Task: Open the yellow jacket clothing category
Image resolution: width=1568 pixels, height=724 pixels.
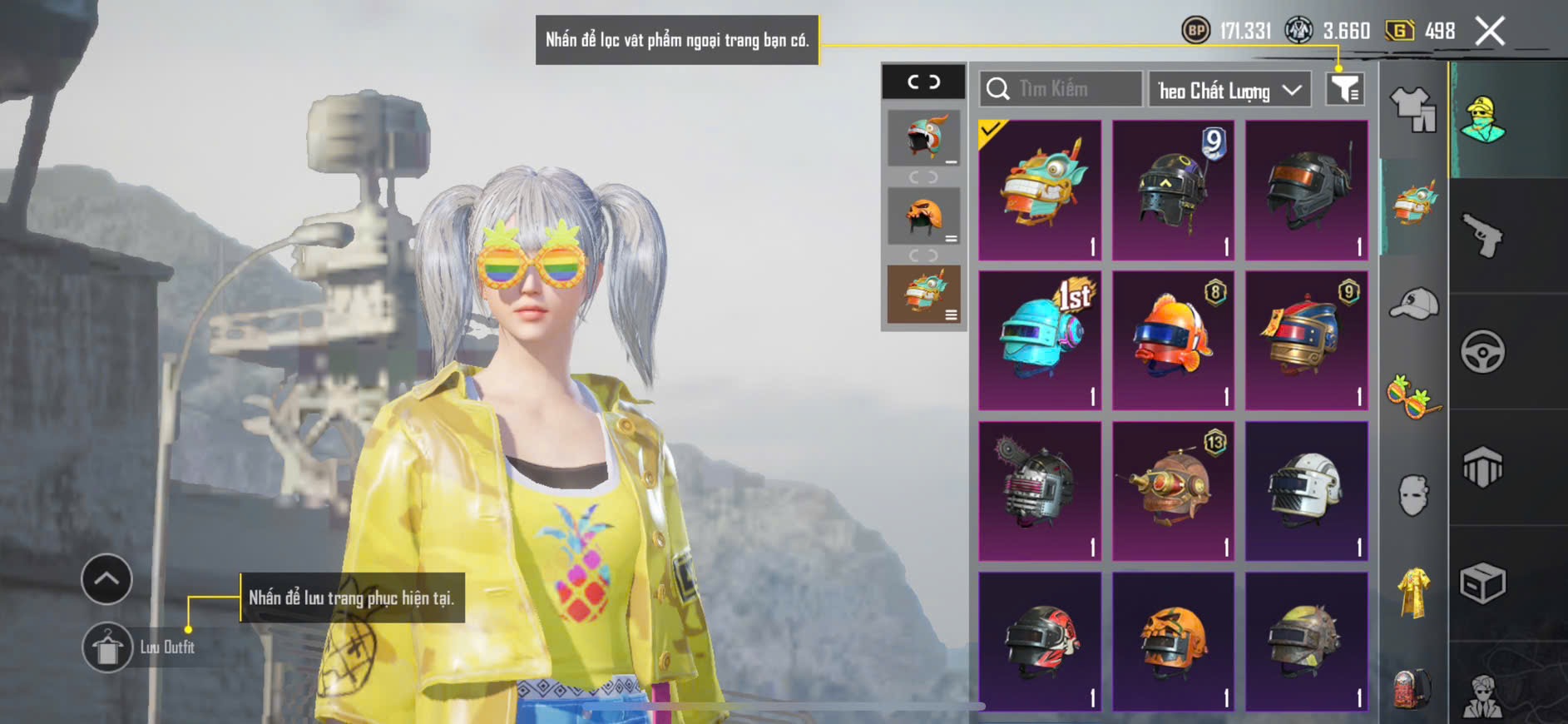Action: [1413, 592]
